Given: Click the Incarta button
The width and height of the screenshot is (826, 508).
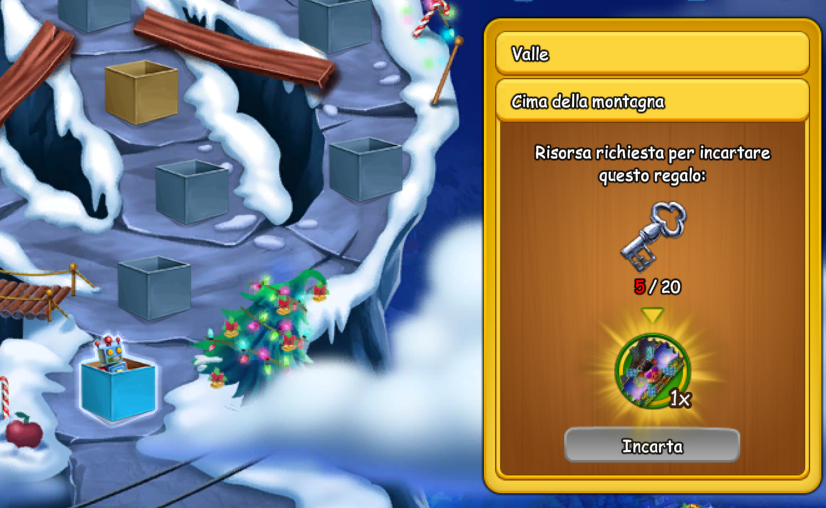Looking at the screenshot, I should (x=652, y=446).
